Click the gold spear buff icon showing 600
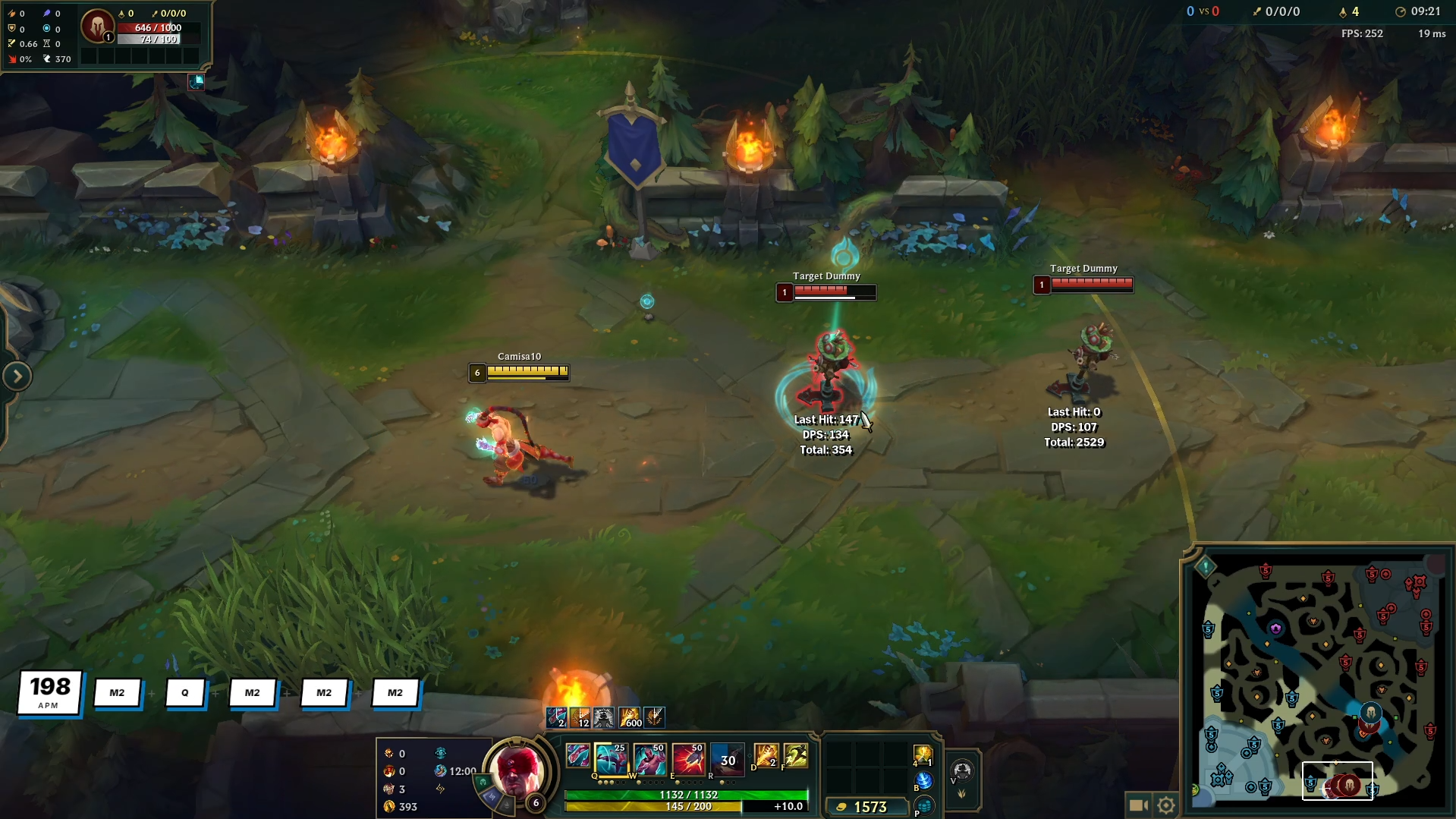The height and width of the screenshot is (819, 1456). click(x=628, y=716)
